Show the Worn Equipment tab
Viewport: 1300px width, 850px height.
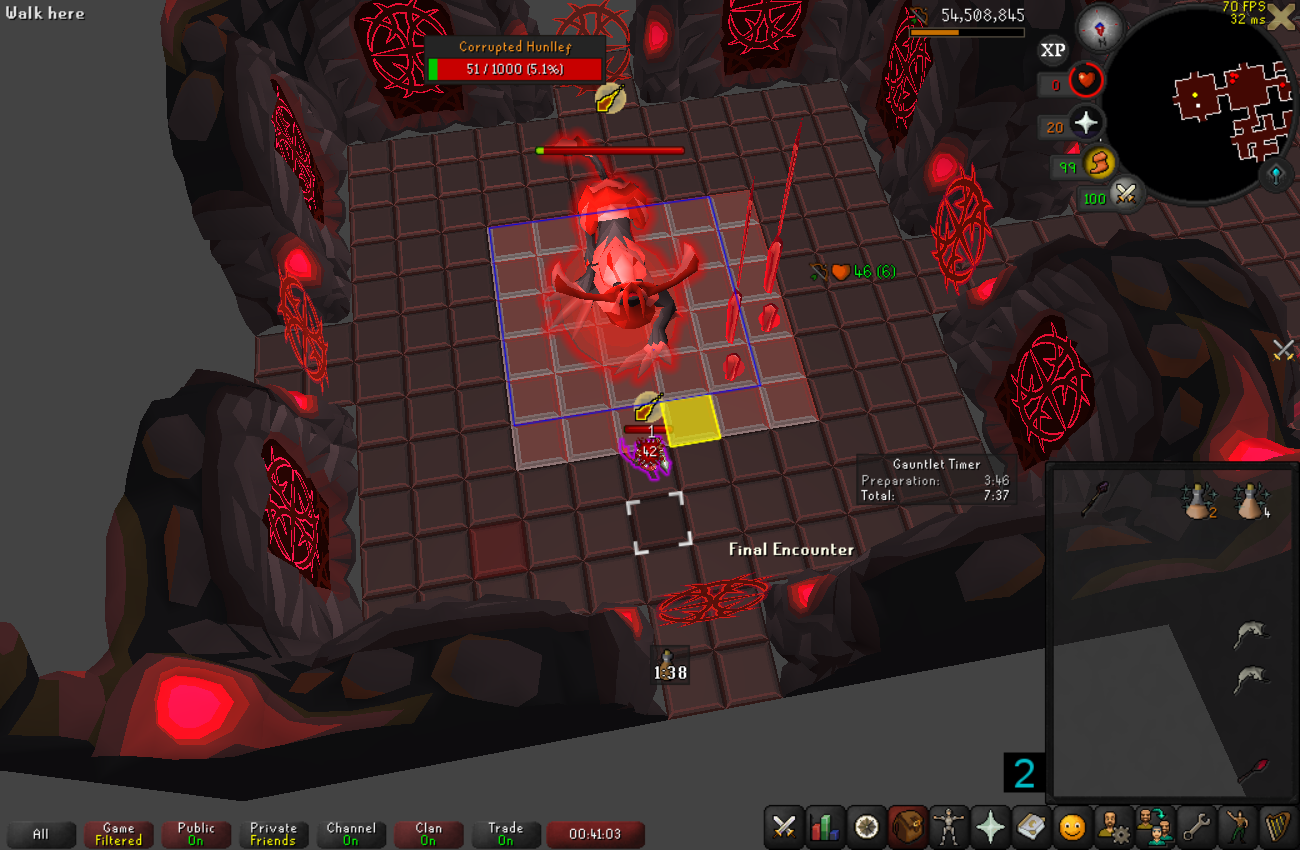click(949, 827)
